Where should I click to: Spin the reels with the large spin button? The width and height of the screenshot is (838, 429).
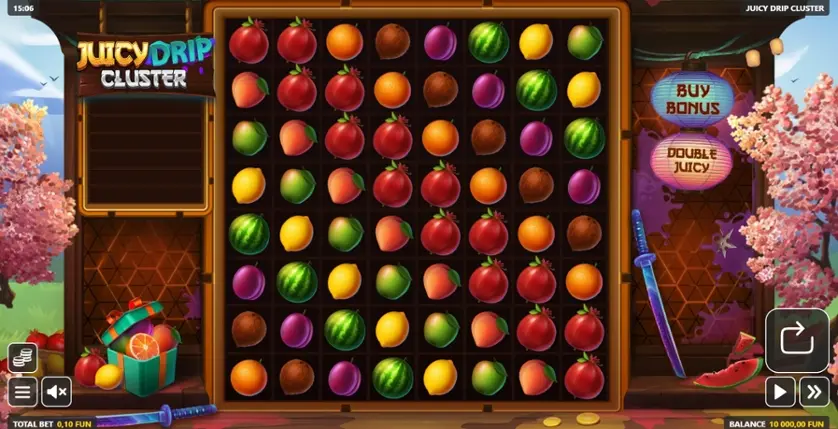click(797, 340)
